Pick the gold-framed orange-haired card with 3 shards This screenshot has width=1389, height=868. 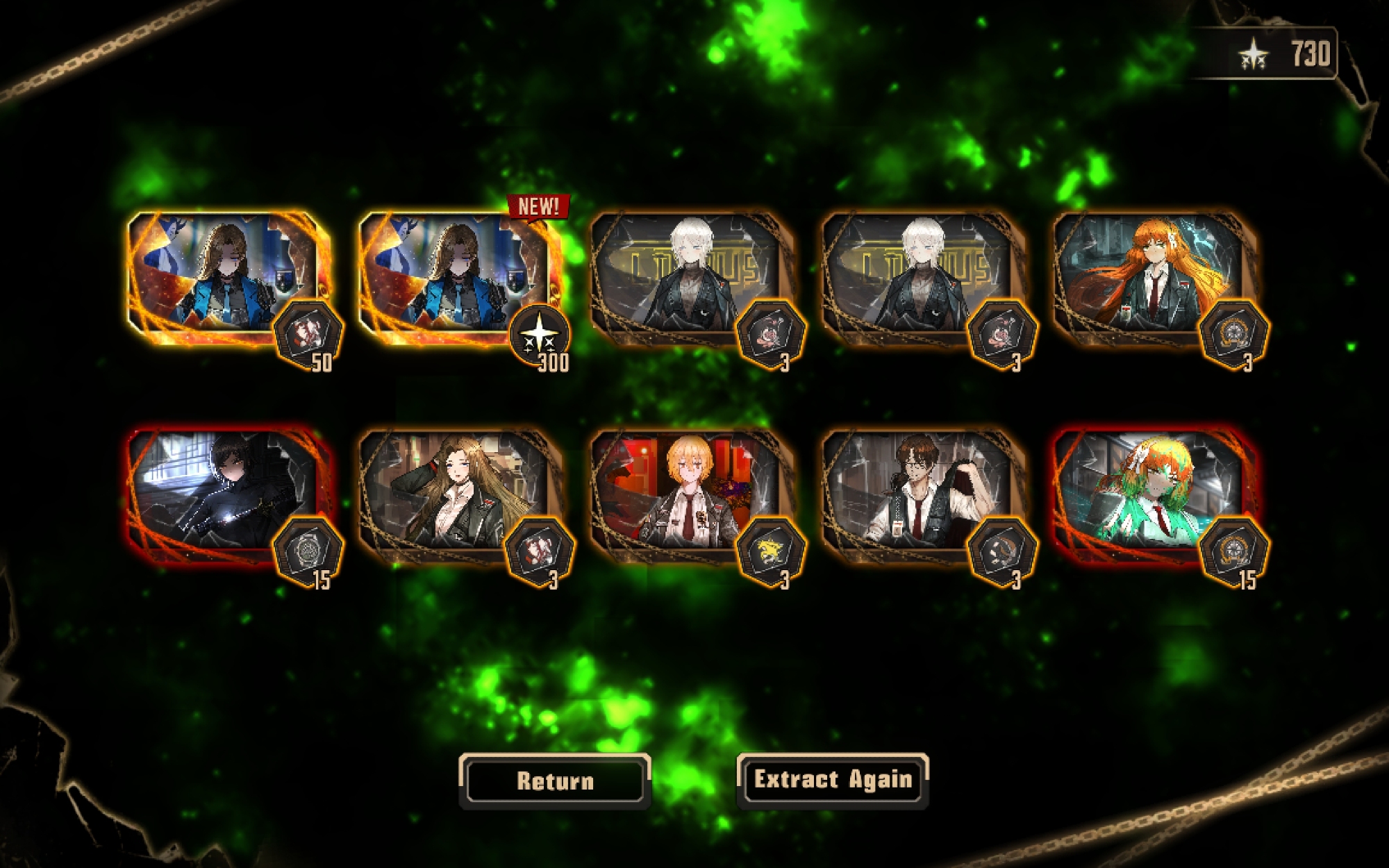[x=1149, y=278]
